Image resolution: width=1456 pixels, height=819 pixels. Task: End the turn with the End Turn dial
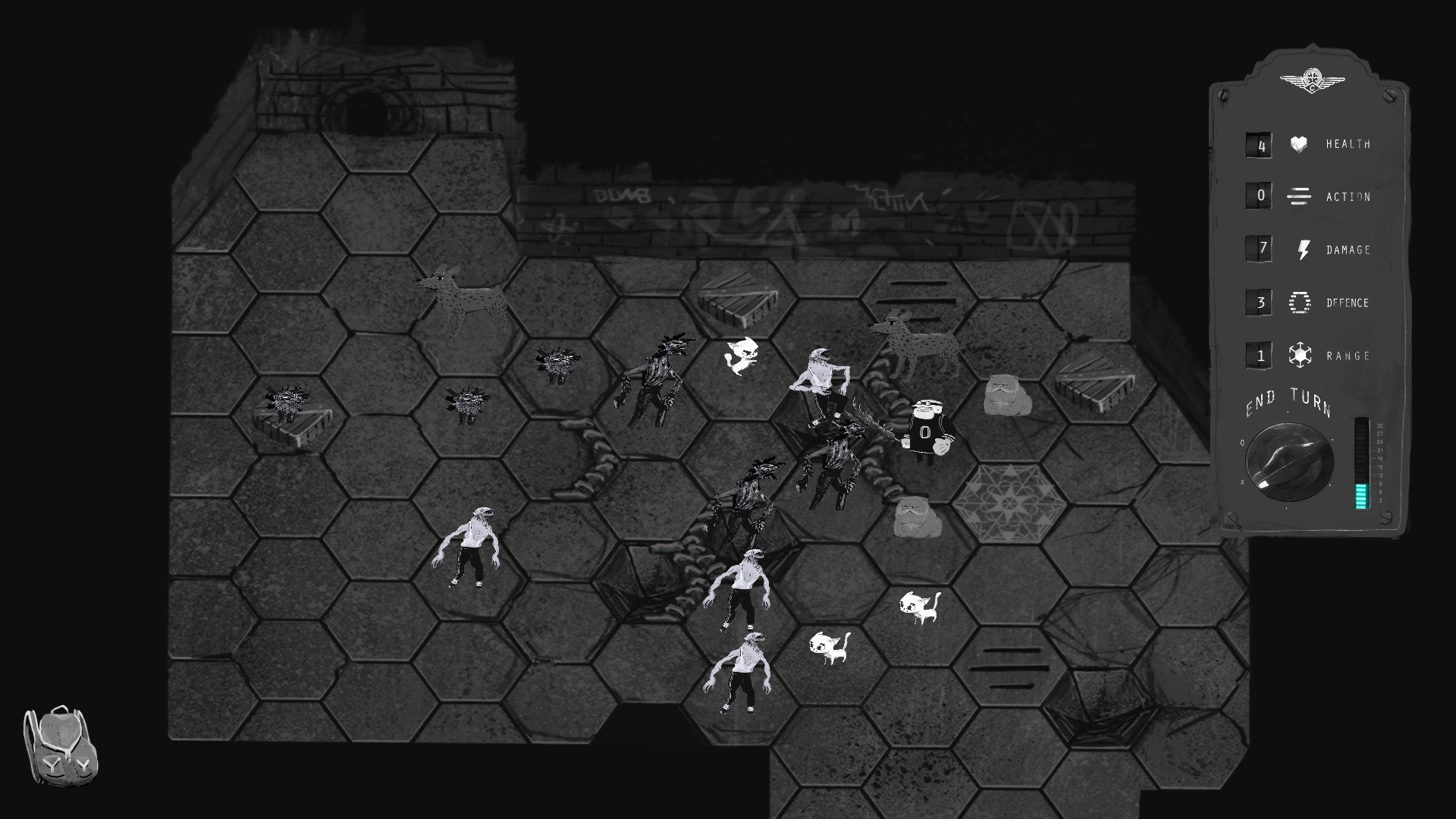tap(1289, 463)
